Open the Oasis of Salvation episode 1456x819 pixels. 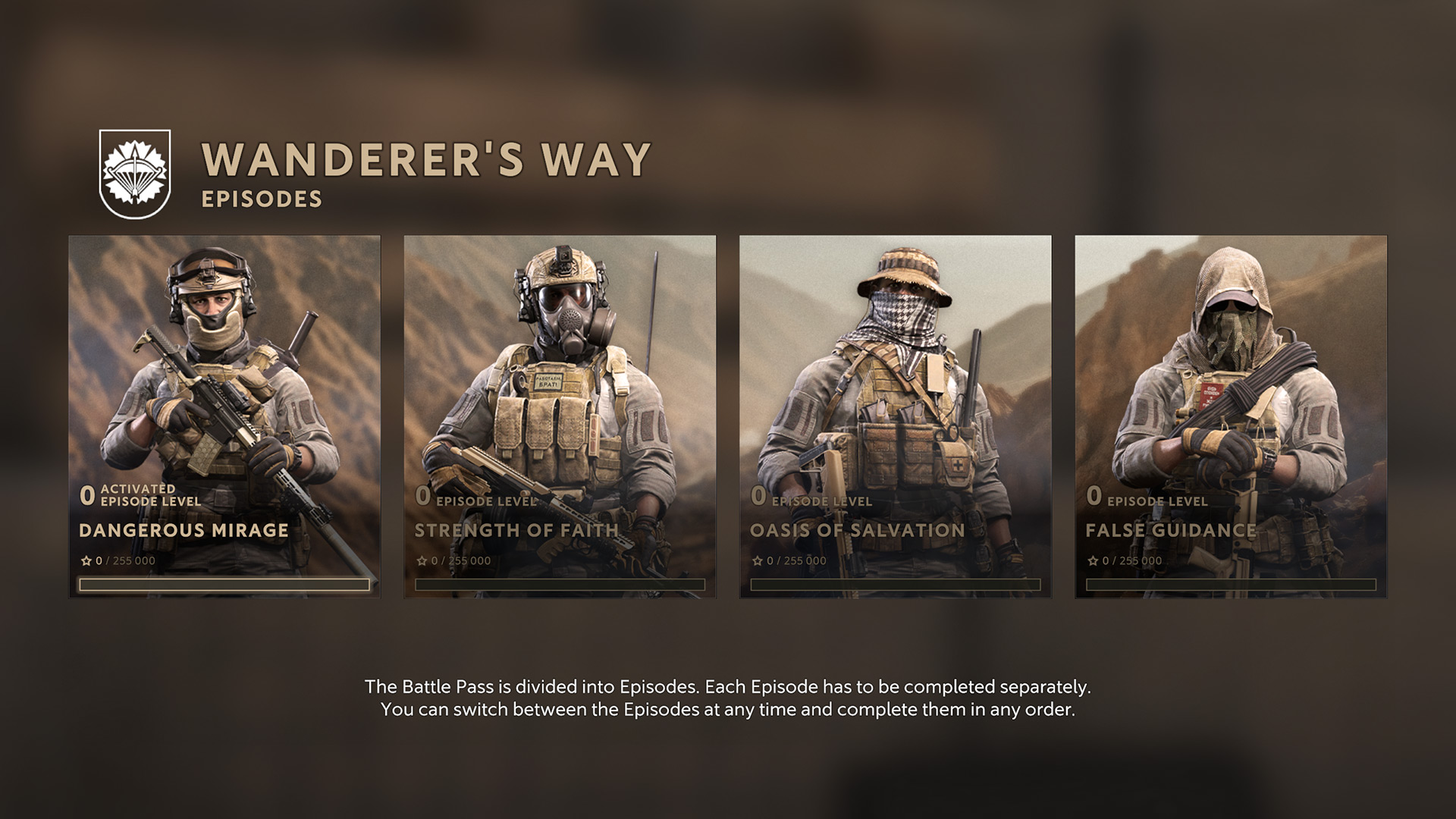coord(895,416)
